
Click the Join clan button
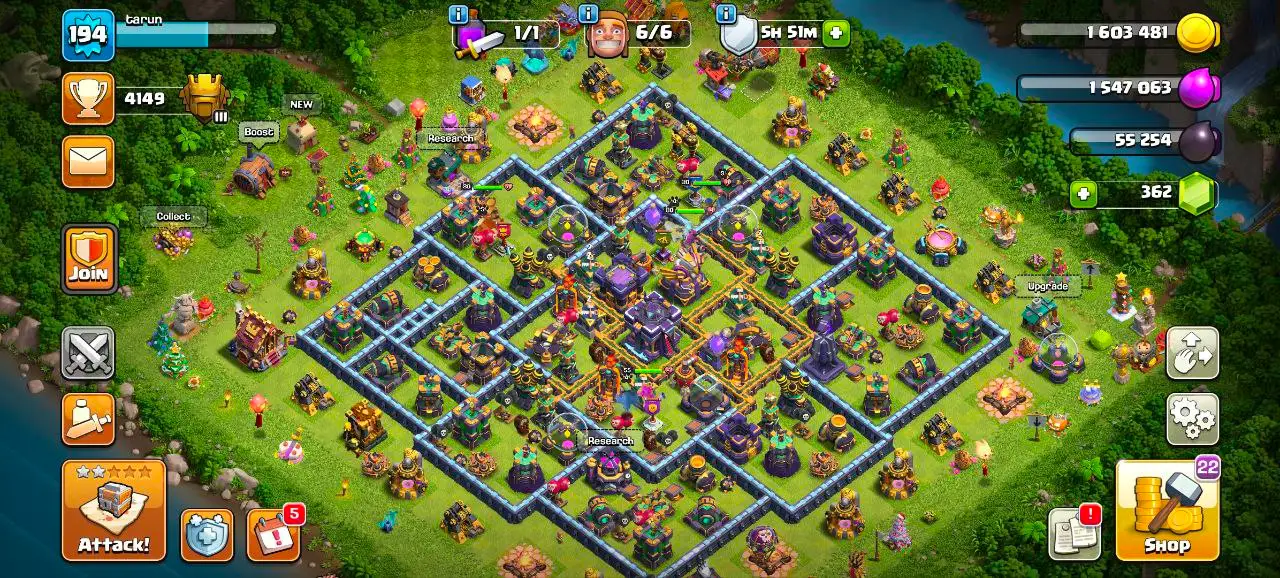89,259
